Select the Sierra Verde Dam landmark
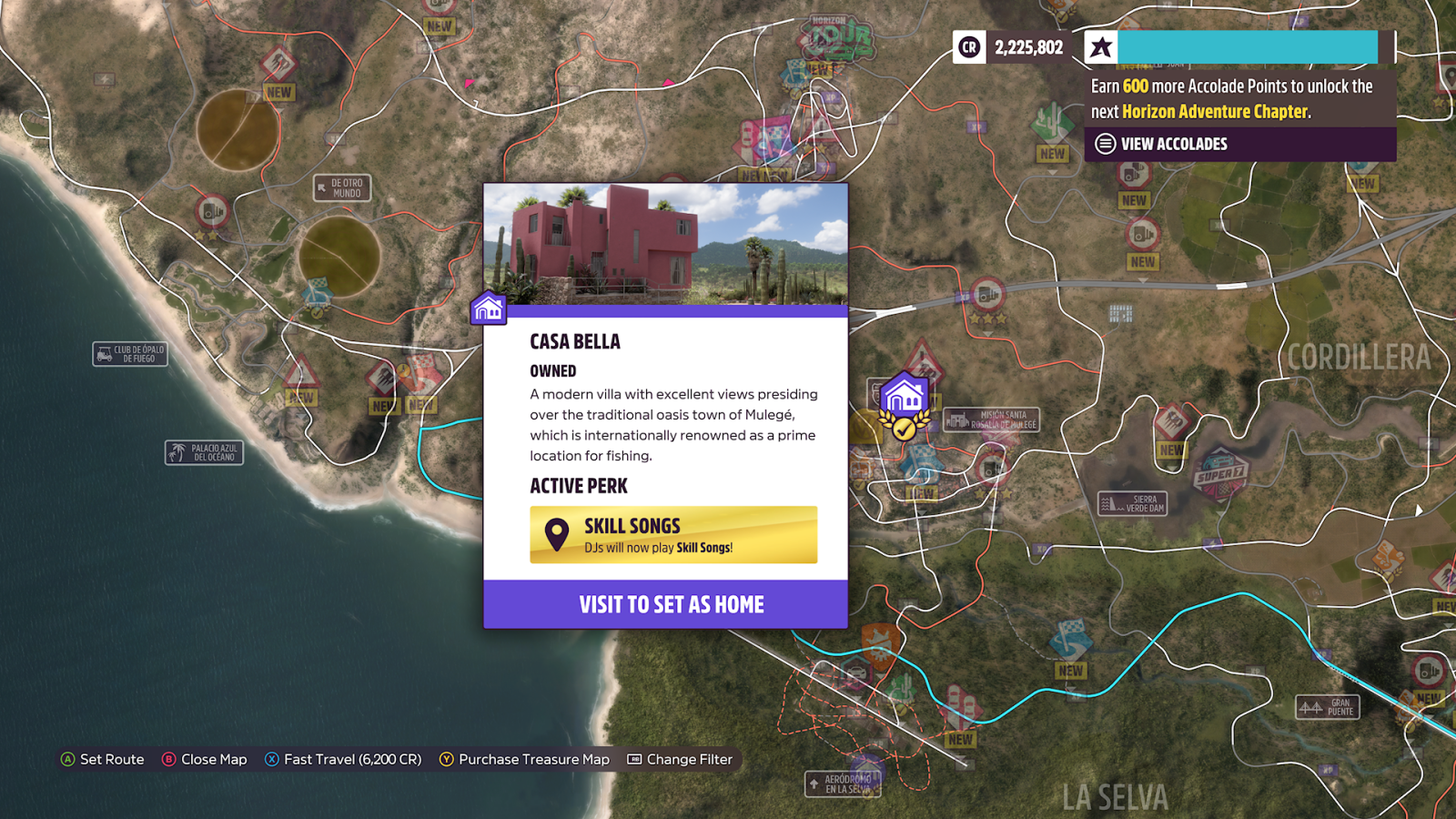Viewport: 1456px width, 819px height. click(x=1132, y=503)
